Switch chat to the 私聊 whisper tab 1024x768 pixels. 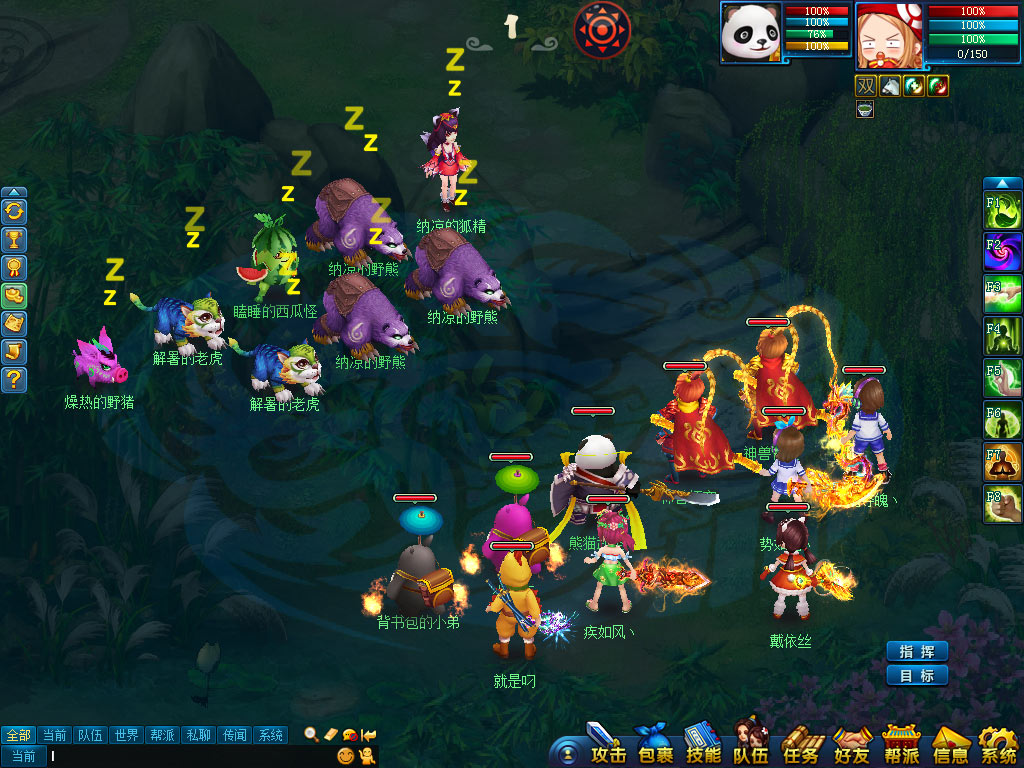199,735
